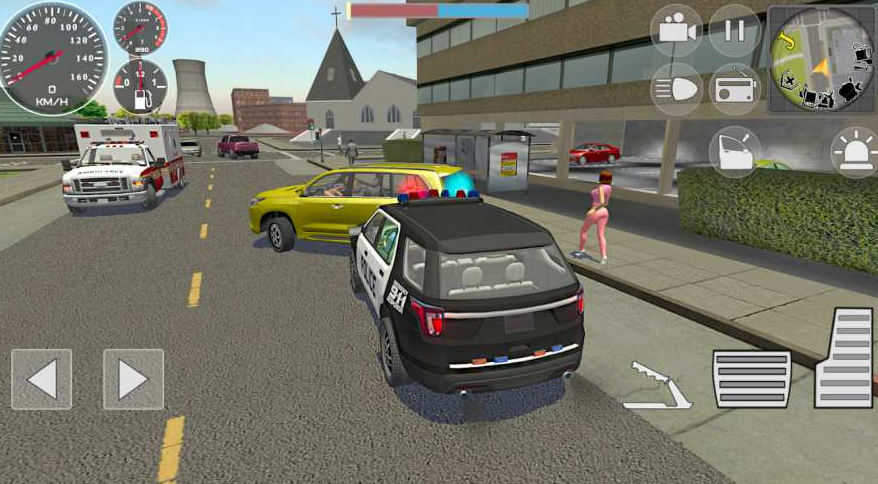Screen dimensions: 878x484
Task: Pause the game
Action: click(734, 30)
